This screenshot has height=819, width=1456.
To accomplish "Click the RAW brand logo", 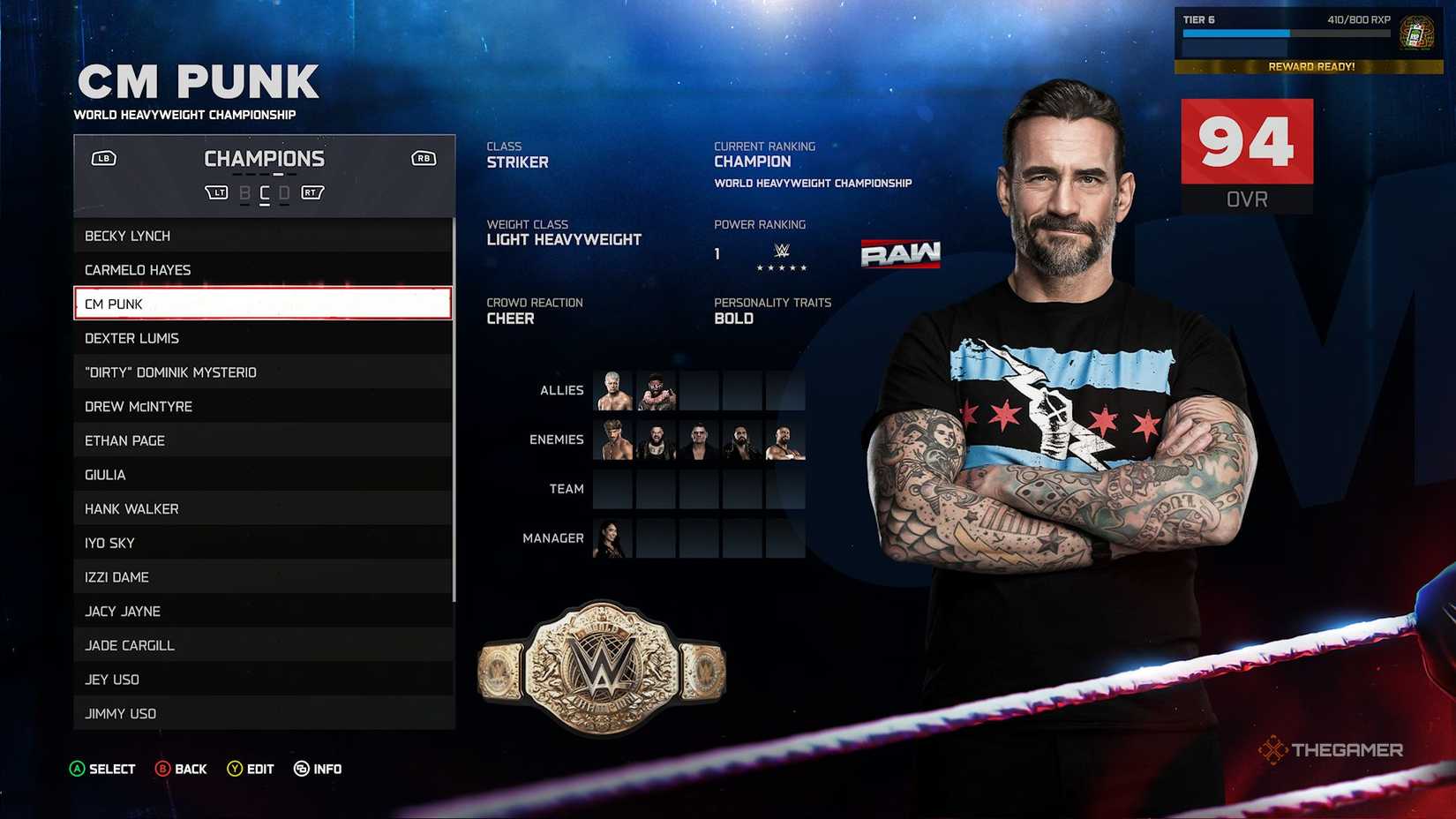I will pyautogui.click(x=900, y=253).
